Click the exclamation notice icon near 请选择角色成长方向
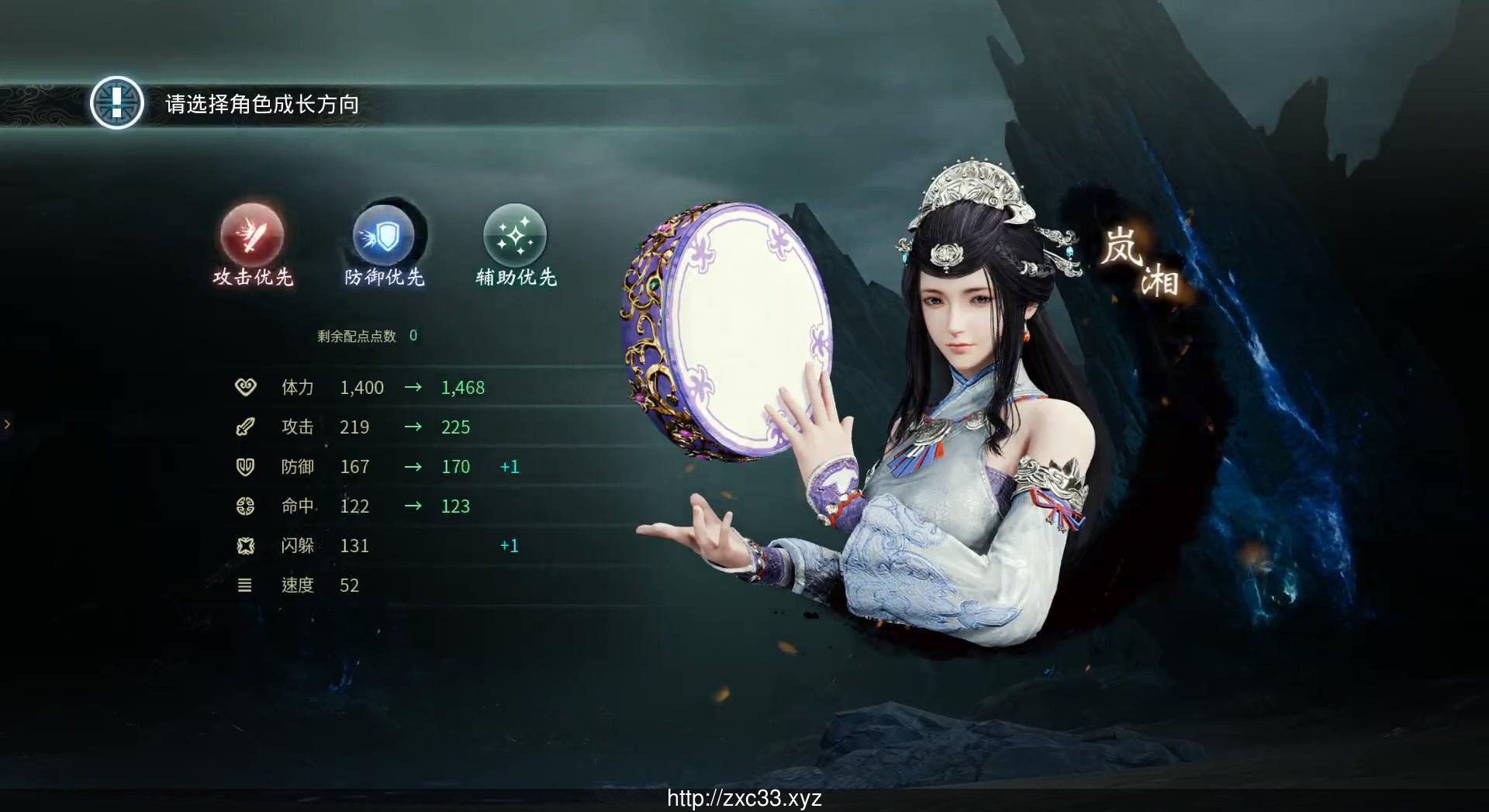 pyautogui.click(x=116, y=101)
